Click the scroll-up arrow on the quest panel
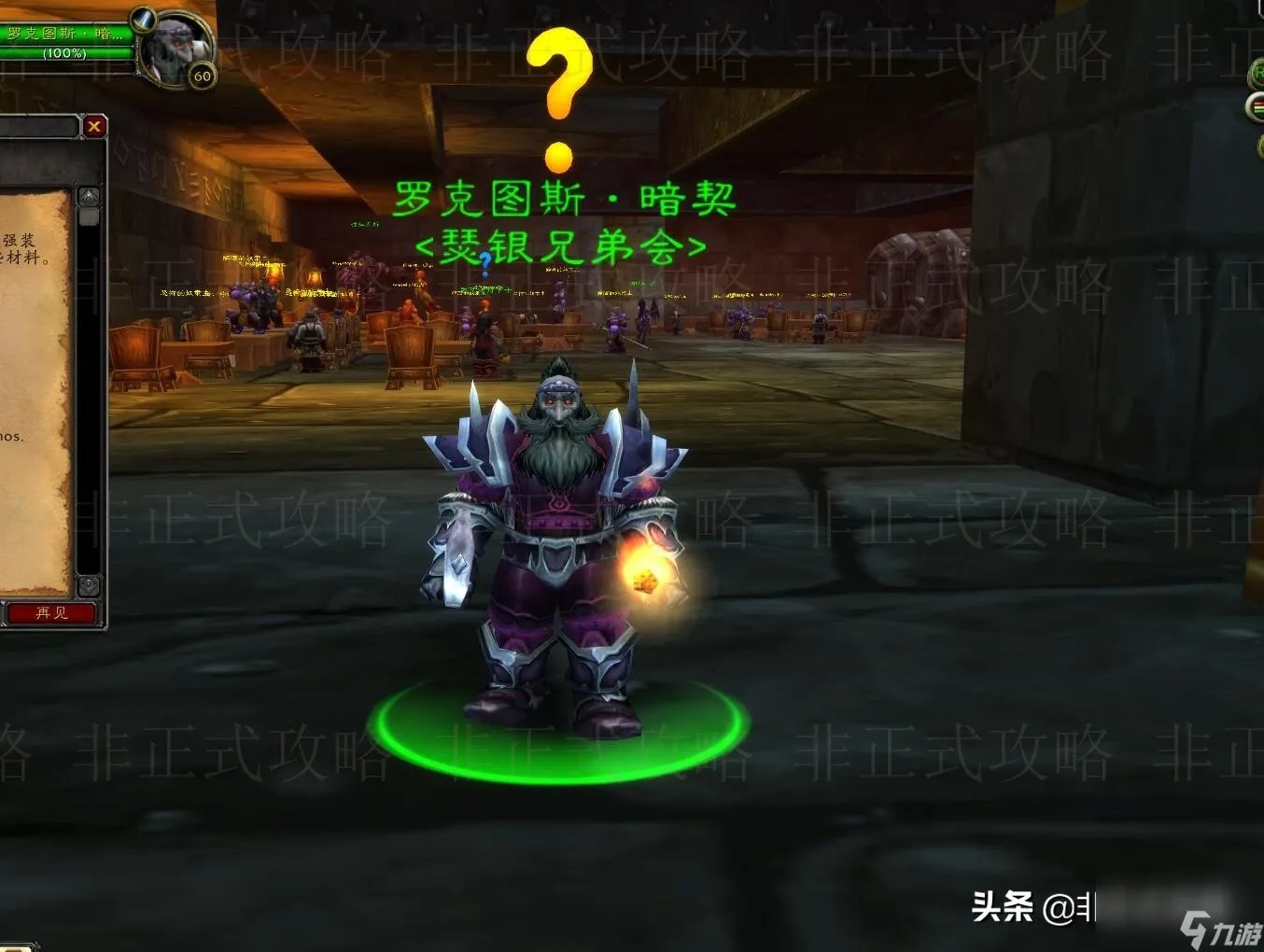This screenshot has width=1264, height=952. [90, 196]
